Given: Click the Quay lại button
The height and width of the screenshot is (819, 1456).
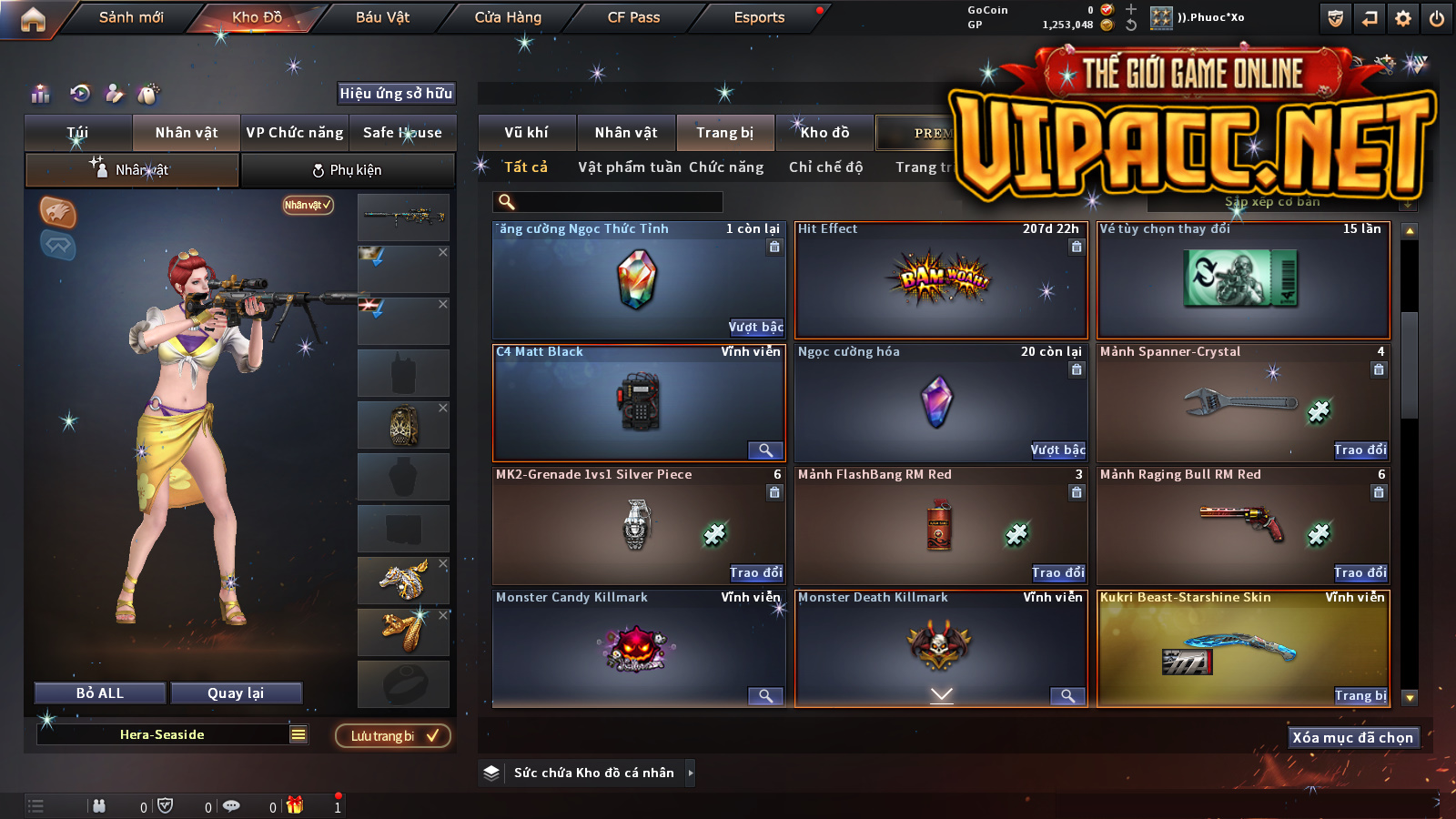Looking at the screenshot, I should (x=236, y=693).
